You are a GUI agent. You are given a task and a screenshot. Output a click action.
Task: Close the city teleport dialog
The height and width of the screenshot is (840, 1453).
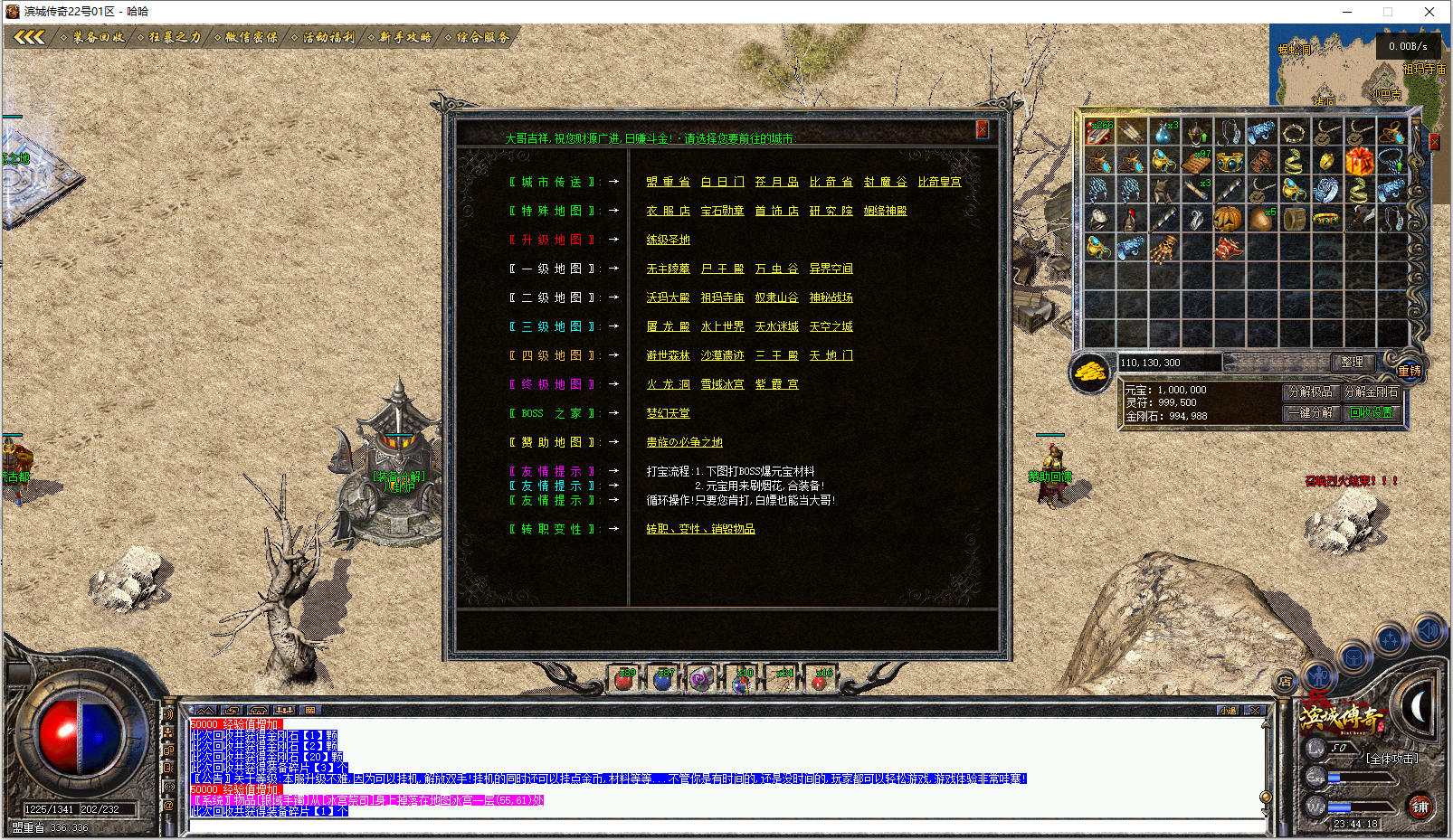tap(982, 129)
